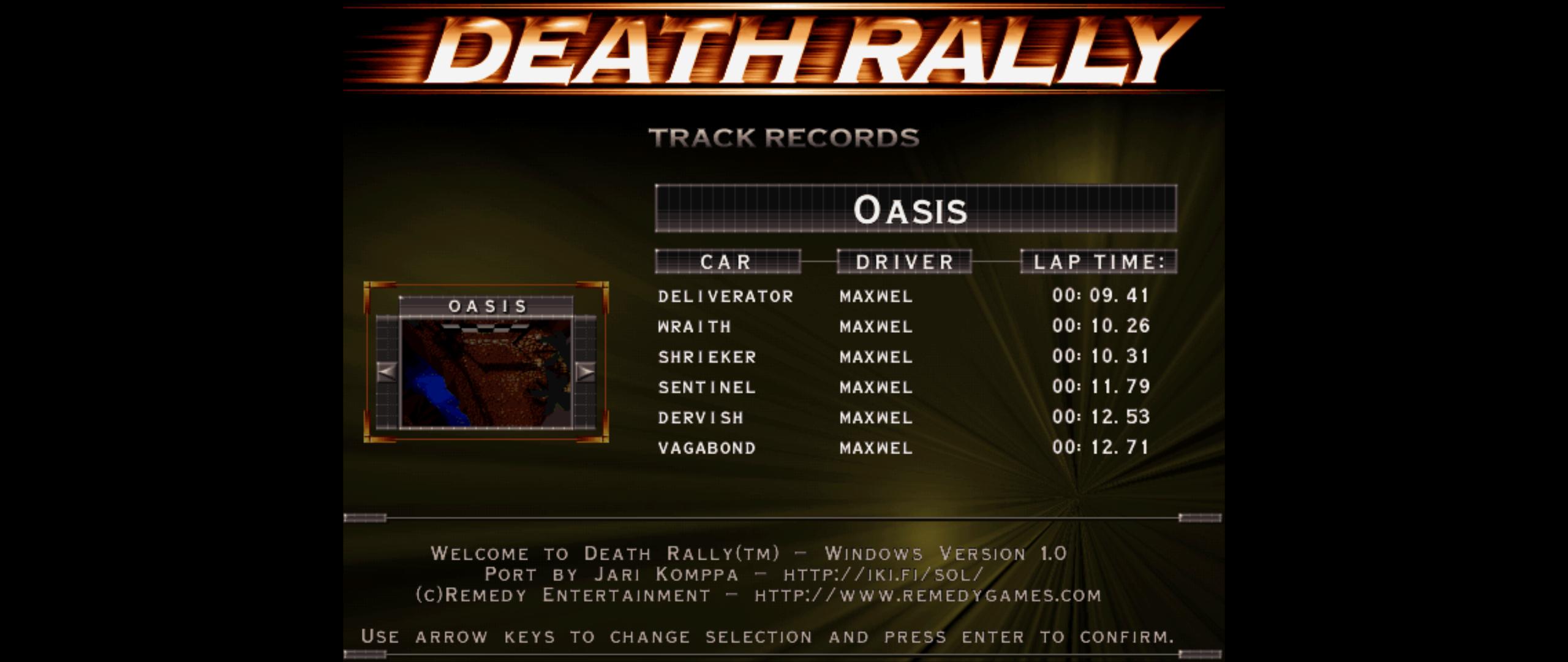Select the Oasis track thumbnail

tap(486, 373)
